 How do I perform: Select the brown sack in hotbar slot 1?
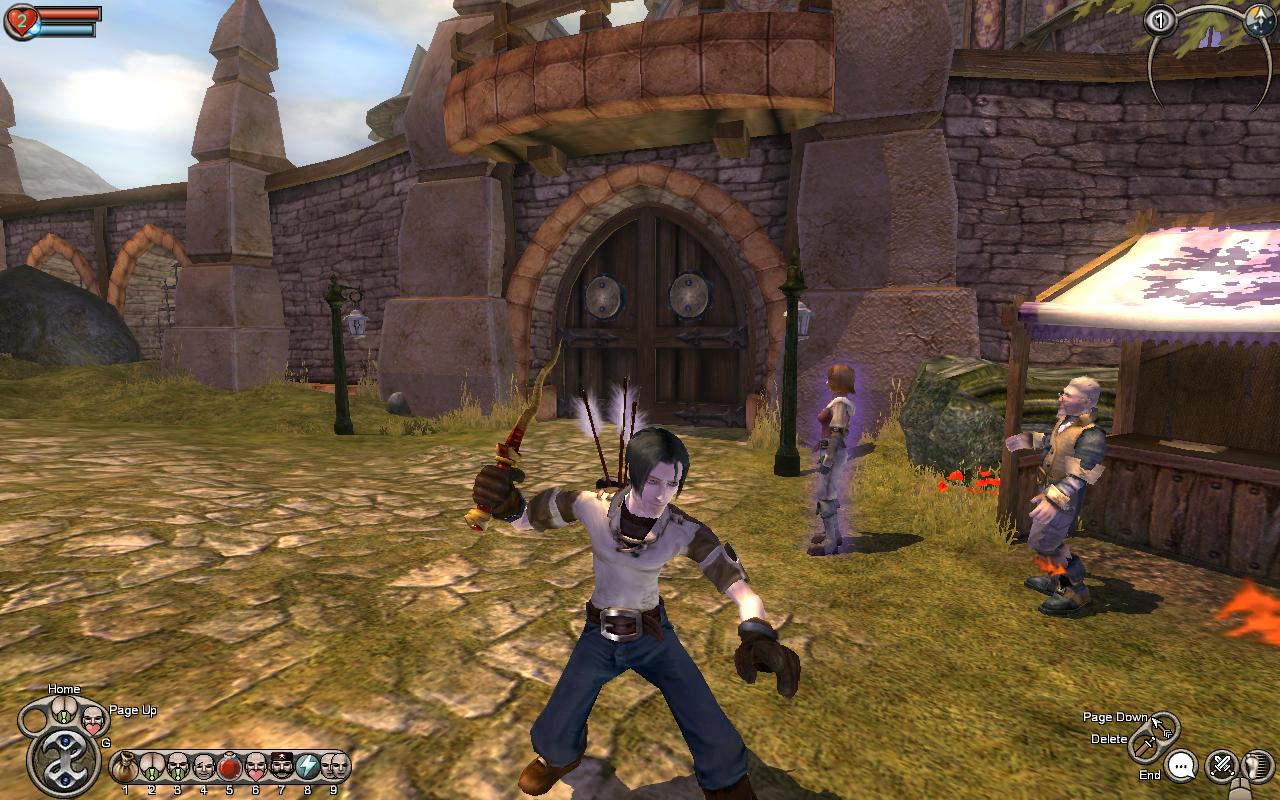coord(125,768)
